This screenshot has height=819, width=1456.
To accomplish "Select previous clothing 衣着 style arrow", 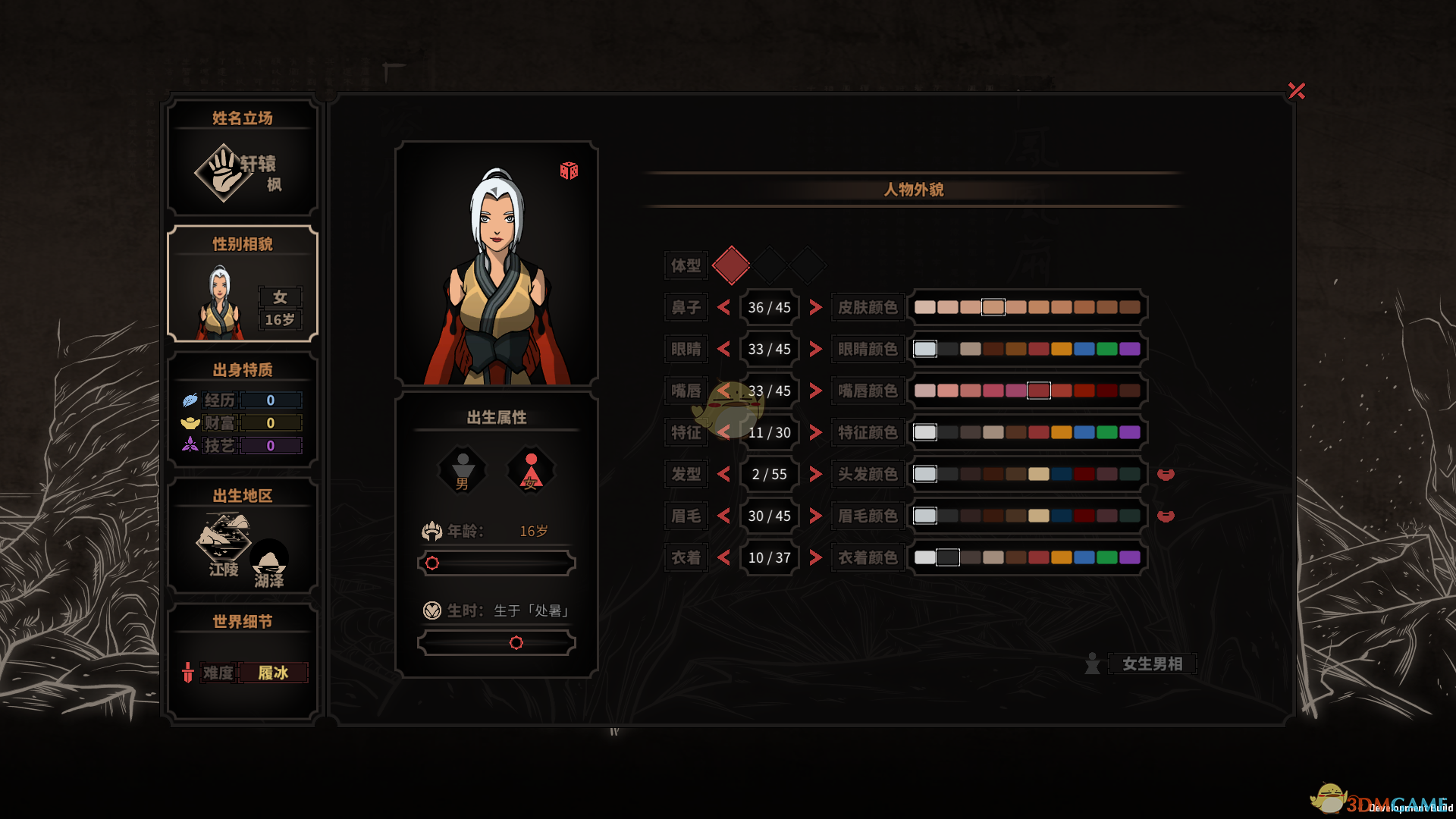I will [x=723, y=557].
